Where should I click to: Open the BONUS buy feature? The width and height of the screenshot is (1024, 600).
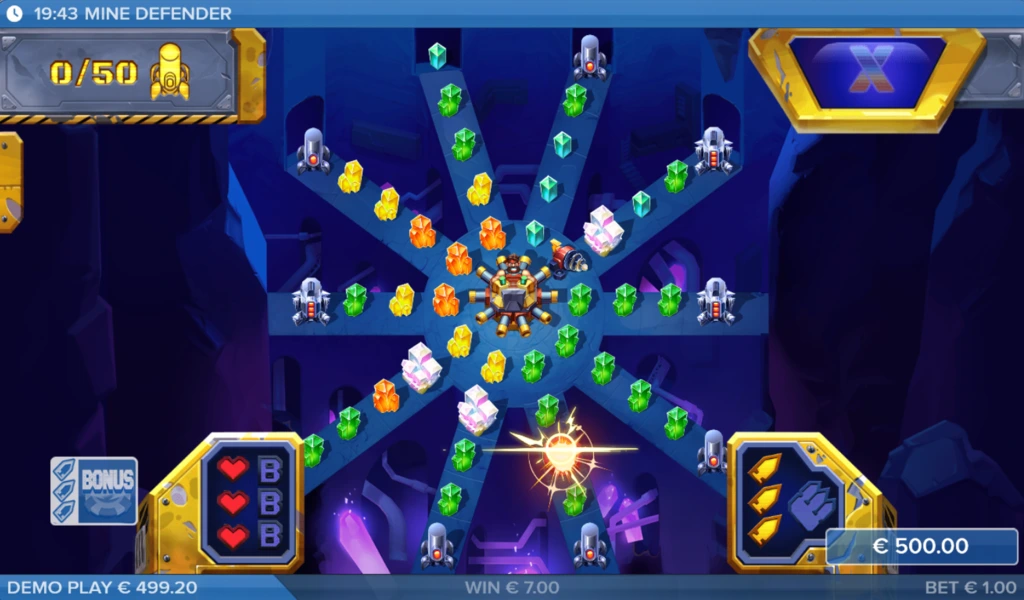pos(94,490)
